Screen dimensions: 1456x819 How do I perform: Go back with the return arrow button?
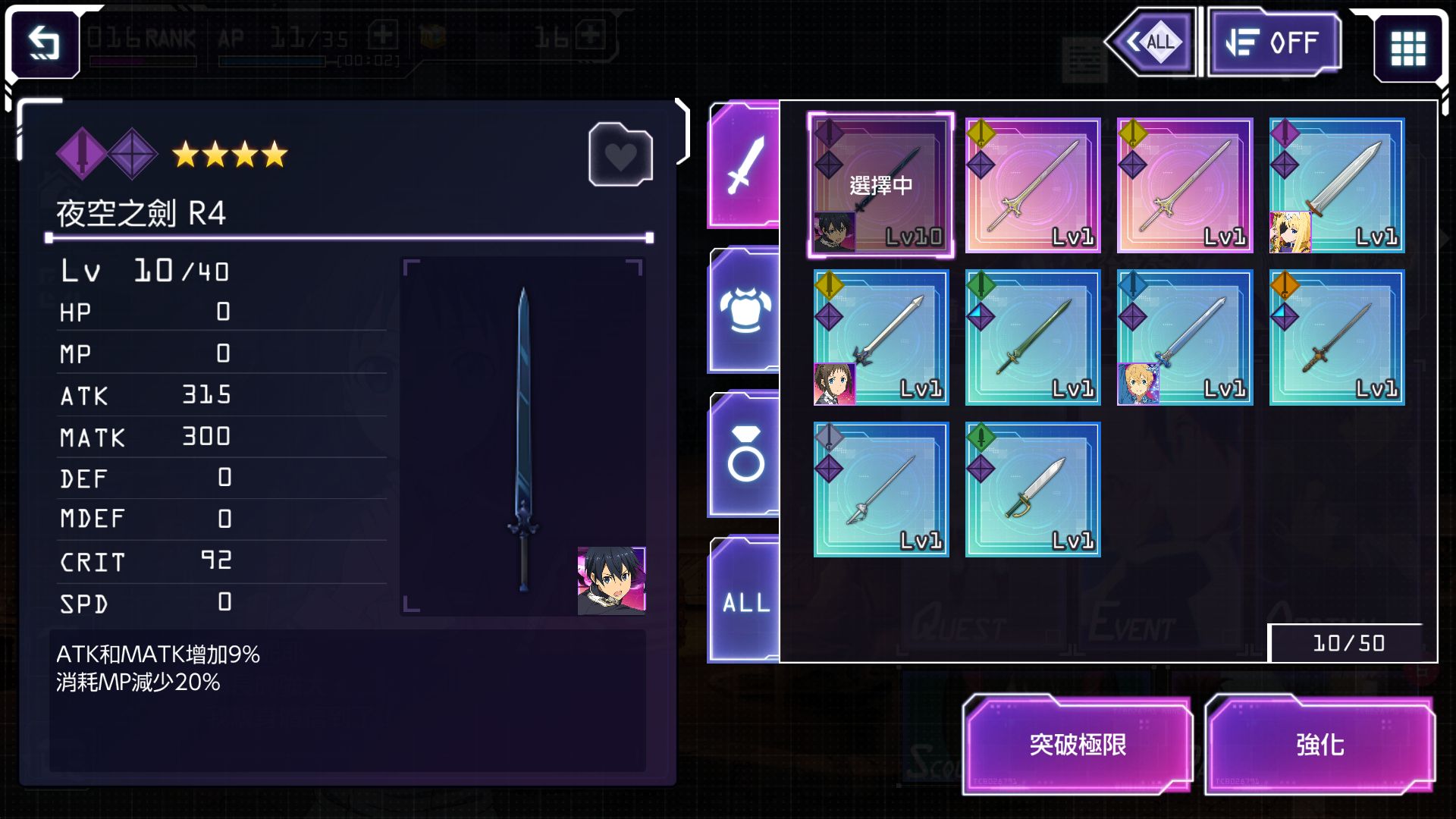(x=44, y=43)
